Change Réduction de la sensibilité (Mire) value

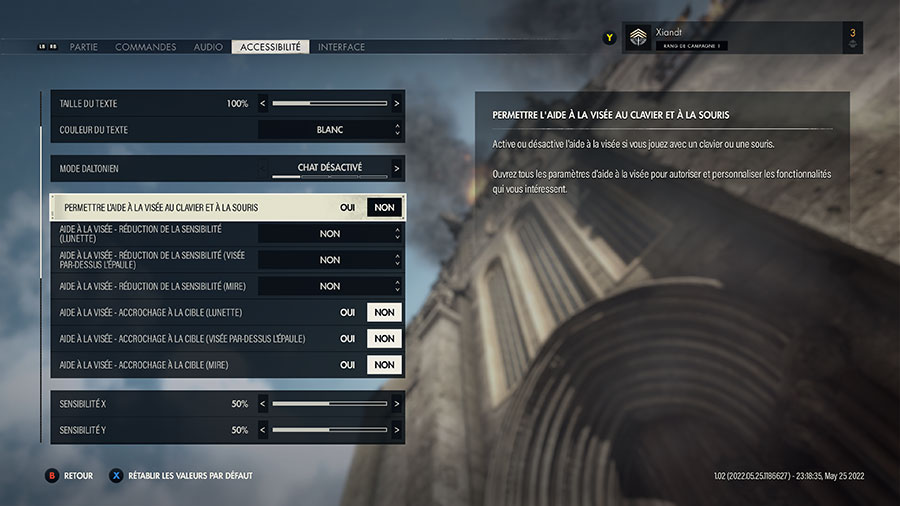point(330,286)
